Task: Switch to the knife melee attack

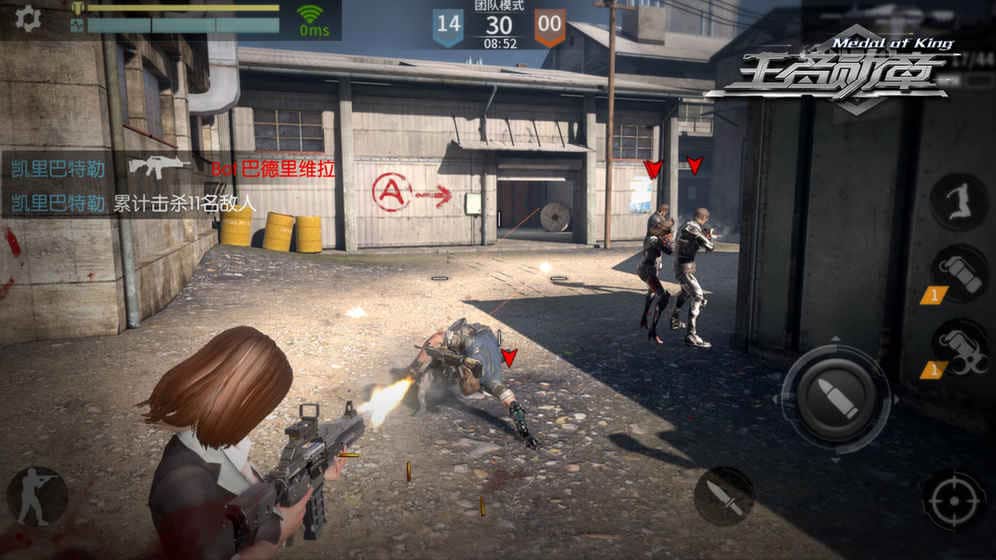Action: [x=724, y=495]
